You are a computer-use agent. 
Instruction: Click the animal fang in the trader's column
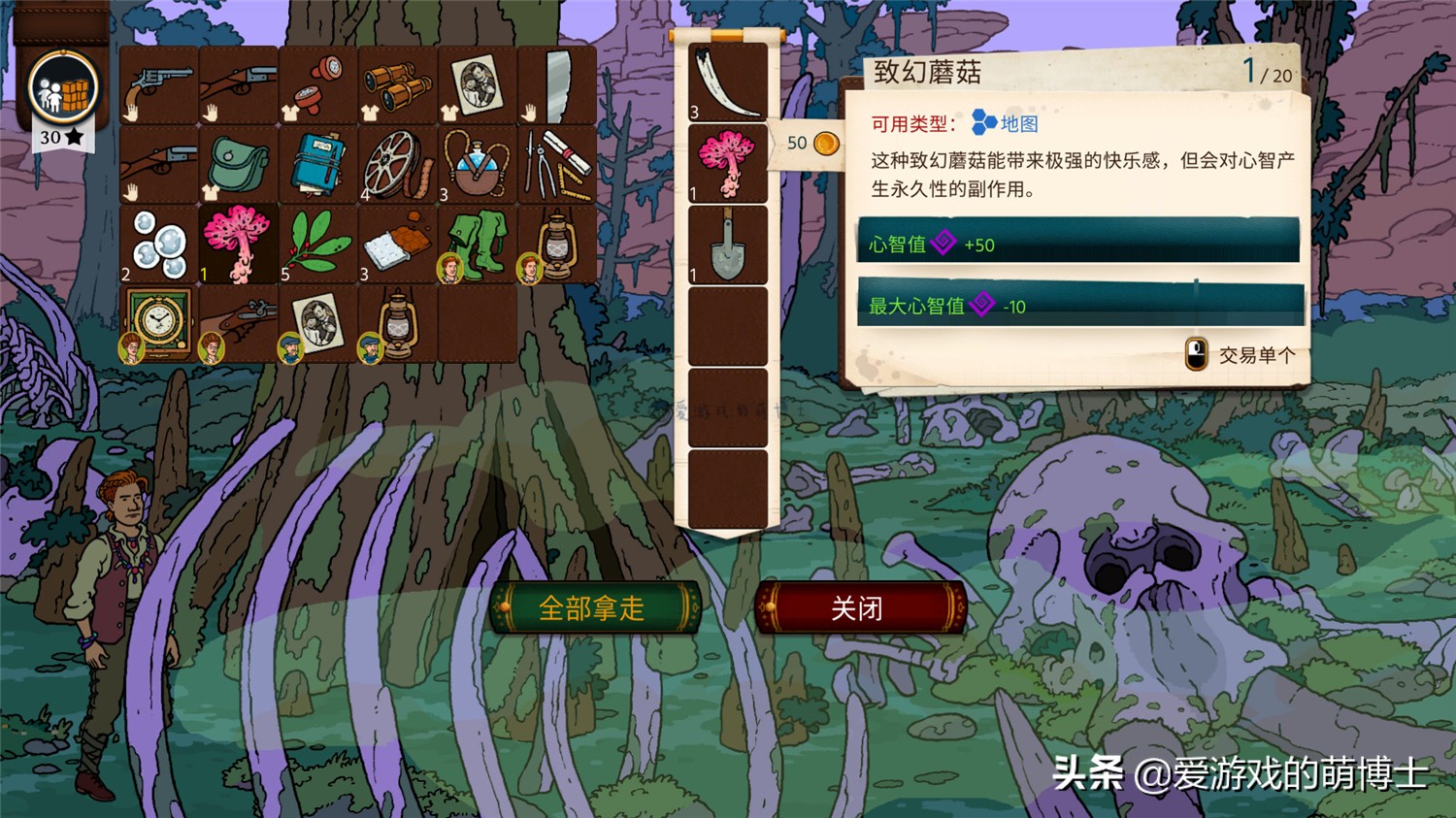click(x=726, y=82)
